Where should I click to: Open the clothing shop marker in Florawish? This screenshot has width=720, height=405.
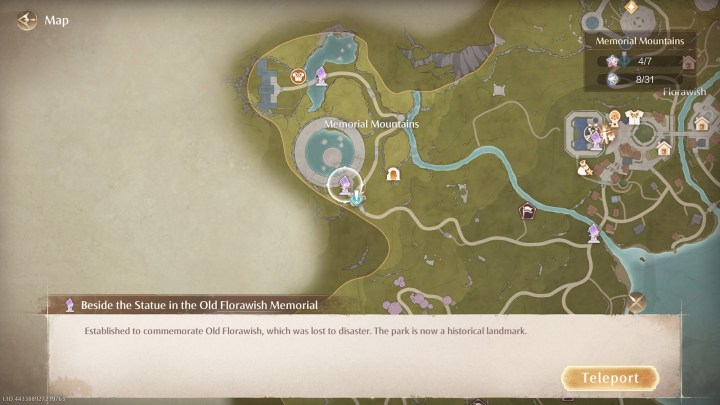pyautogui.click(x=633, y=118)
